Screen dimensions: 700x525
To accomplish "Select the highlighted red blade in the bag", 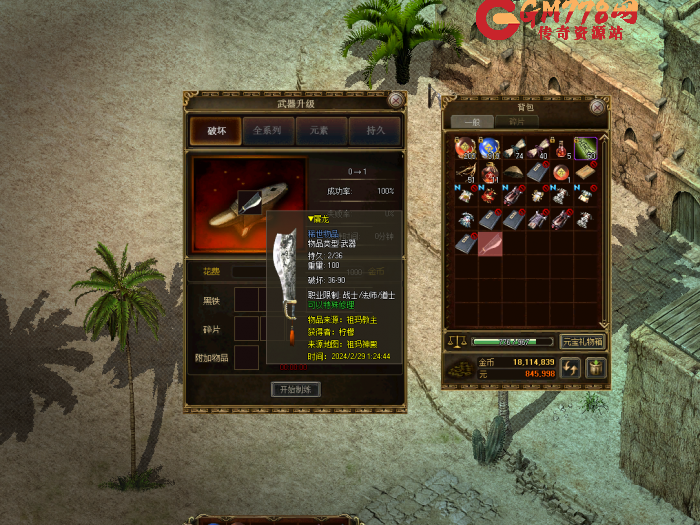I will tap(489, 244).
